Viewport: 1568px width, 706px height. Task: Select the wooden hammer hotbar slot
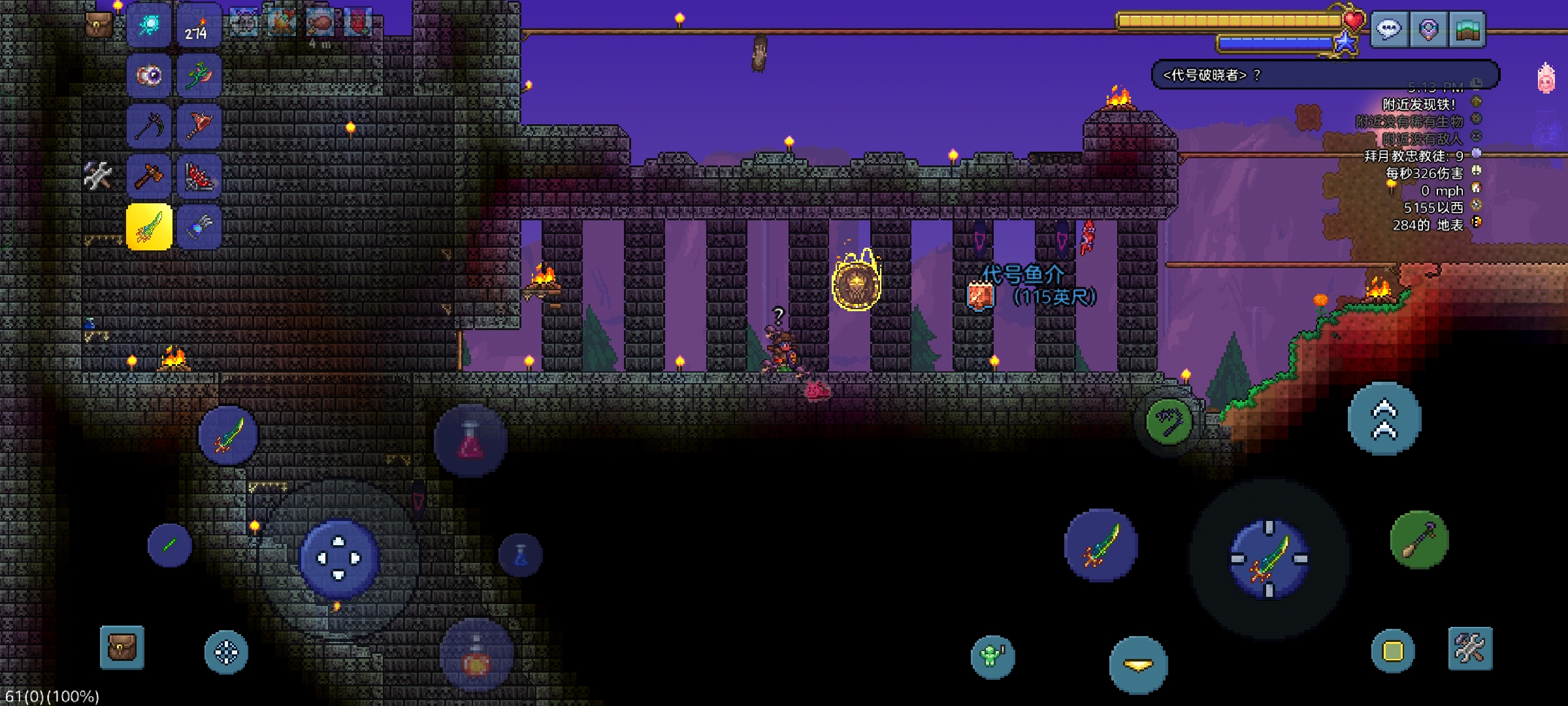pos(149,176)
